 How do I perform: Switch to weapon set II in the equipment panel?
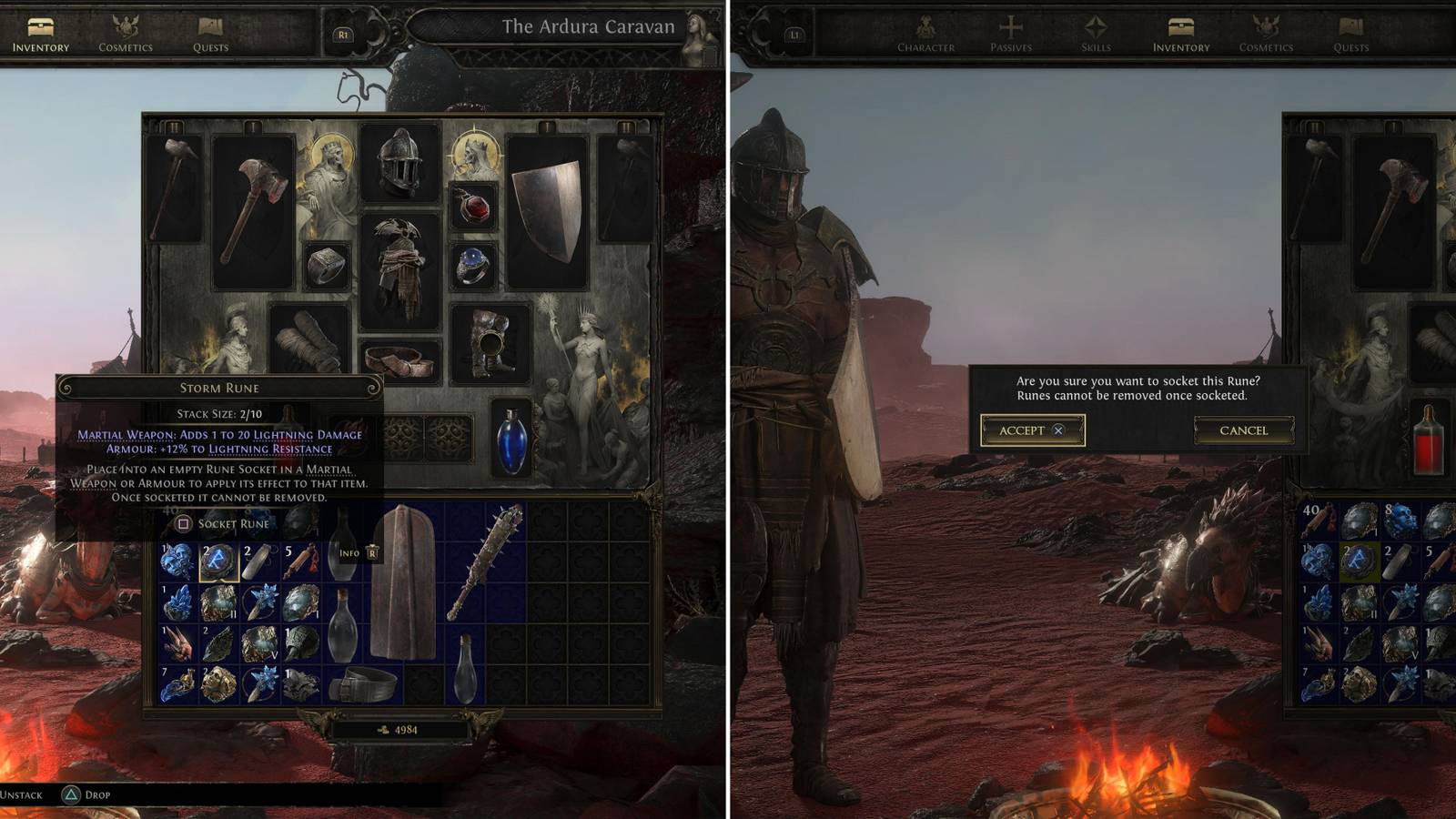pyautogui.click(x=173, y=125)
